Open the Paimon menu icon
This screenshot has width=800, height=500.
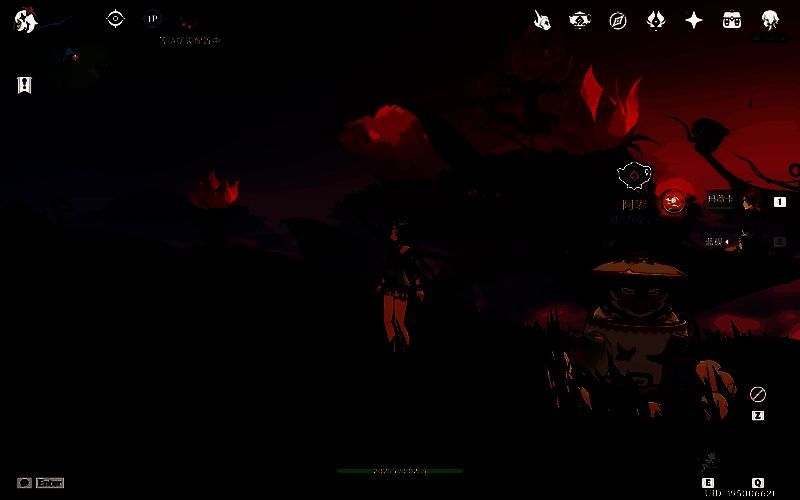tap(25, 21)
